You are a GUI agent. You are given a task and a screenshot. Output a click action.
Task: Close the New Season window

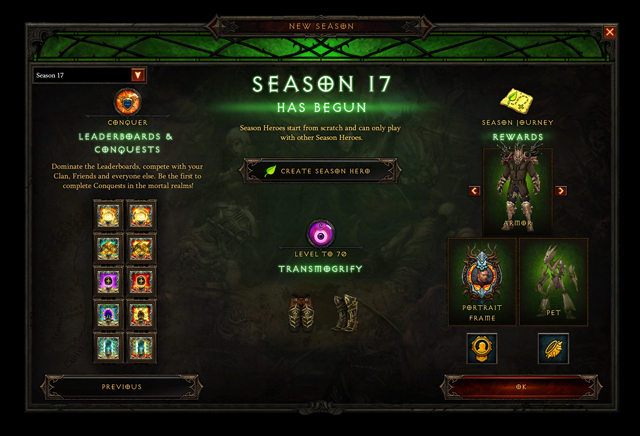coord(610,32)
